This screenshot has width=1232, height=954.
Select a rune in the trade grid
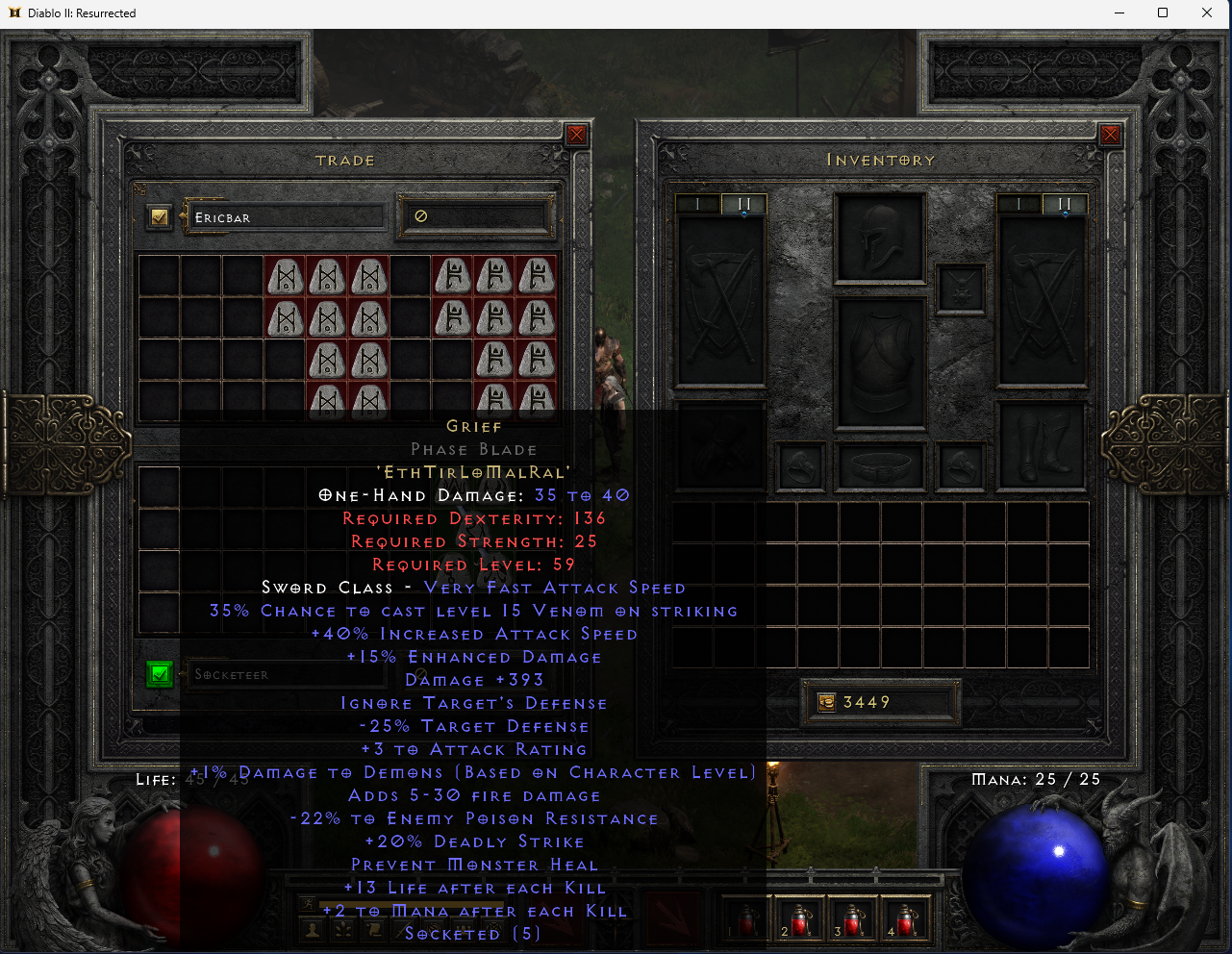pos(285,276)
